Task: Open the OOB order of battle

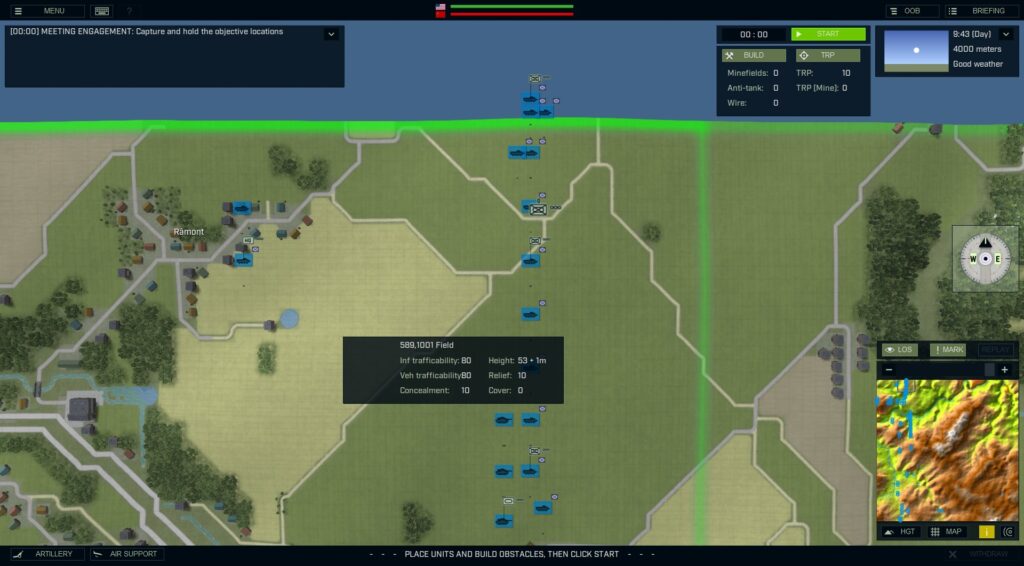Action: click(x=911, y=11)
